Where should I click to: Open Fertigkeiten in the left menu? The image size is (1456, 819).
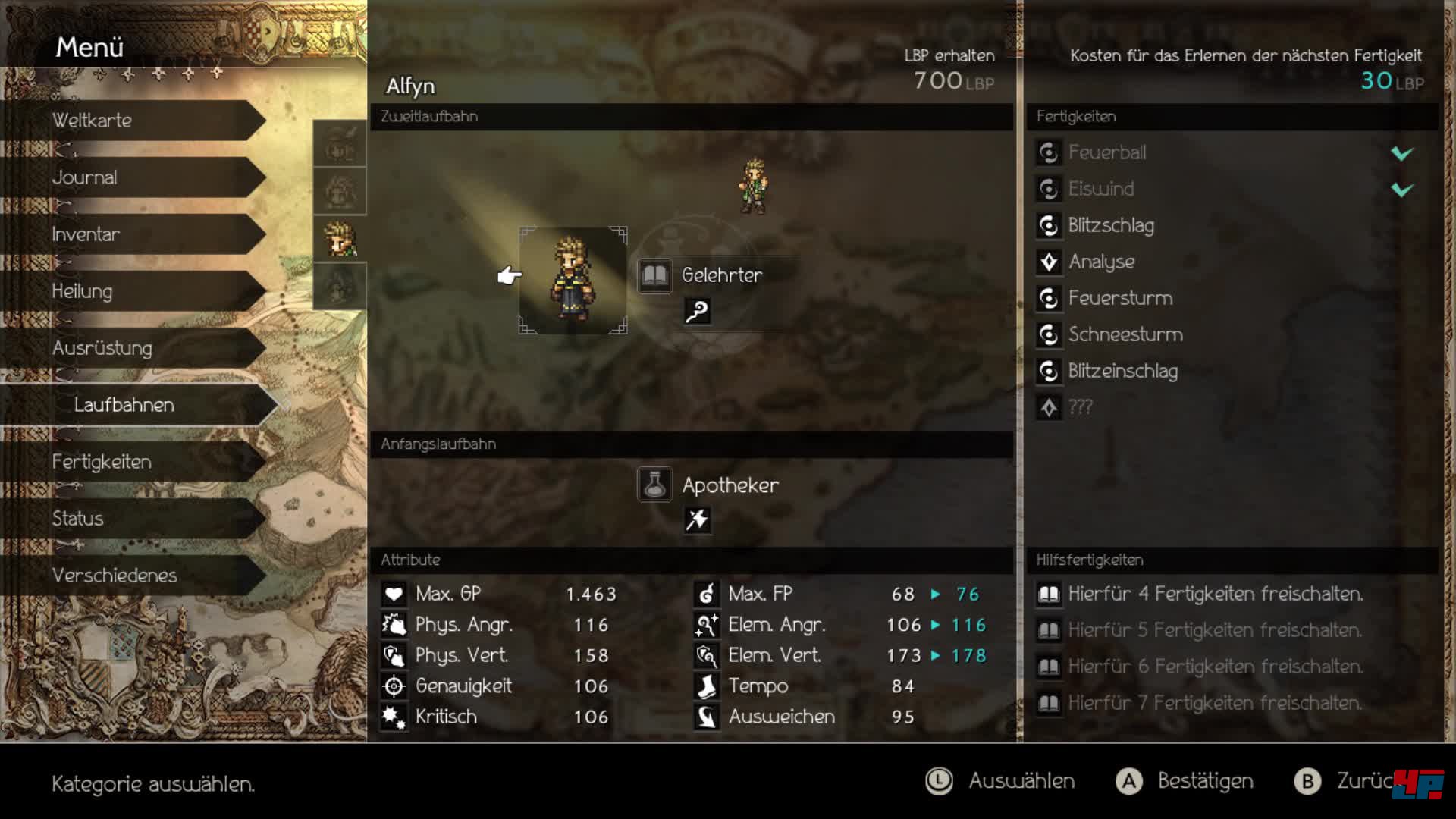pyautogui.click(x=136, y=462)
